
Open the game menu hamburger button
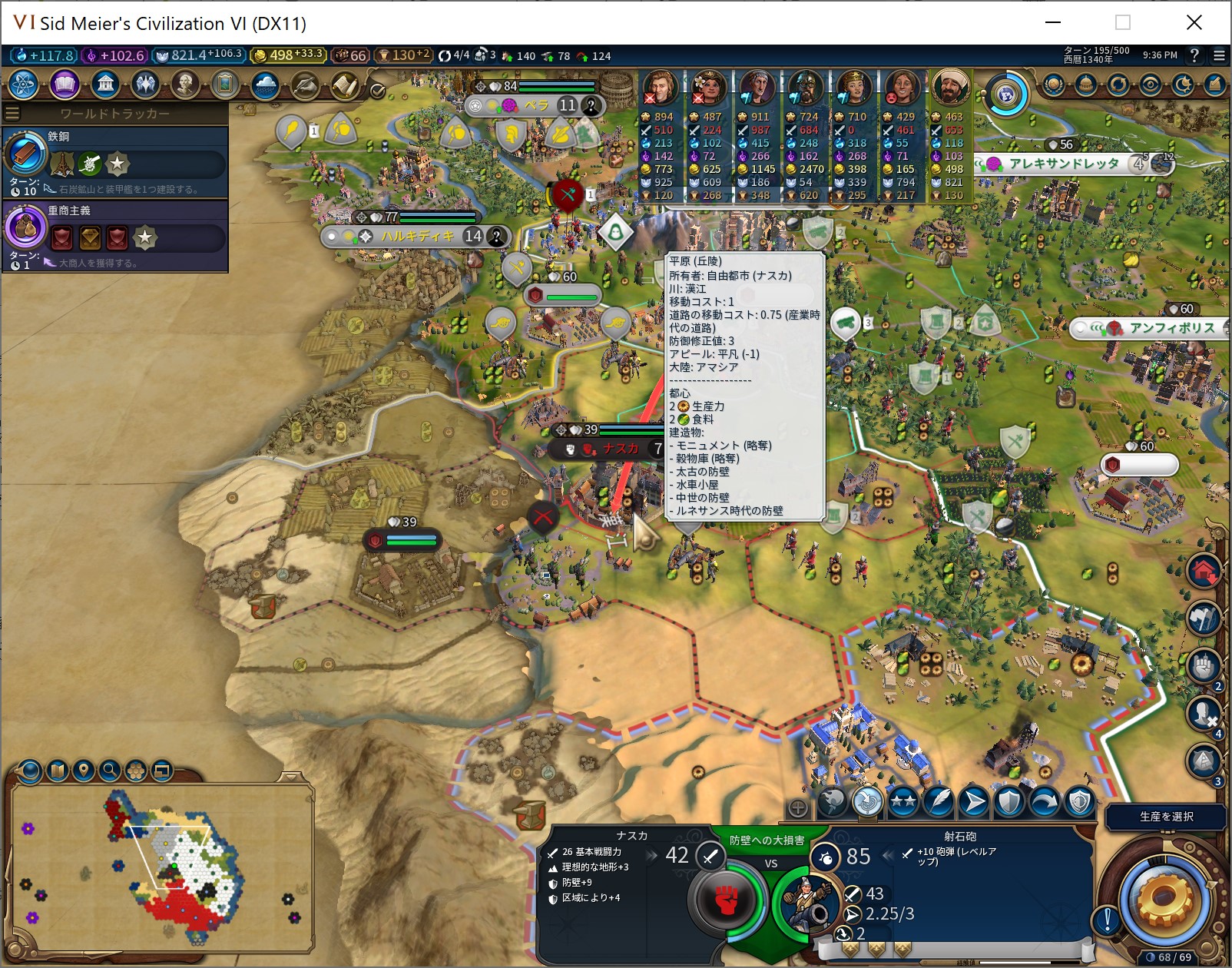pyautogui.click(x=1219, y=55)
